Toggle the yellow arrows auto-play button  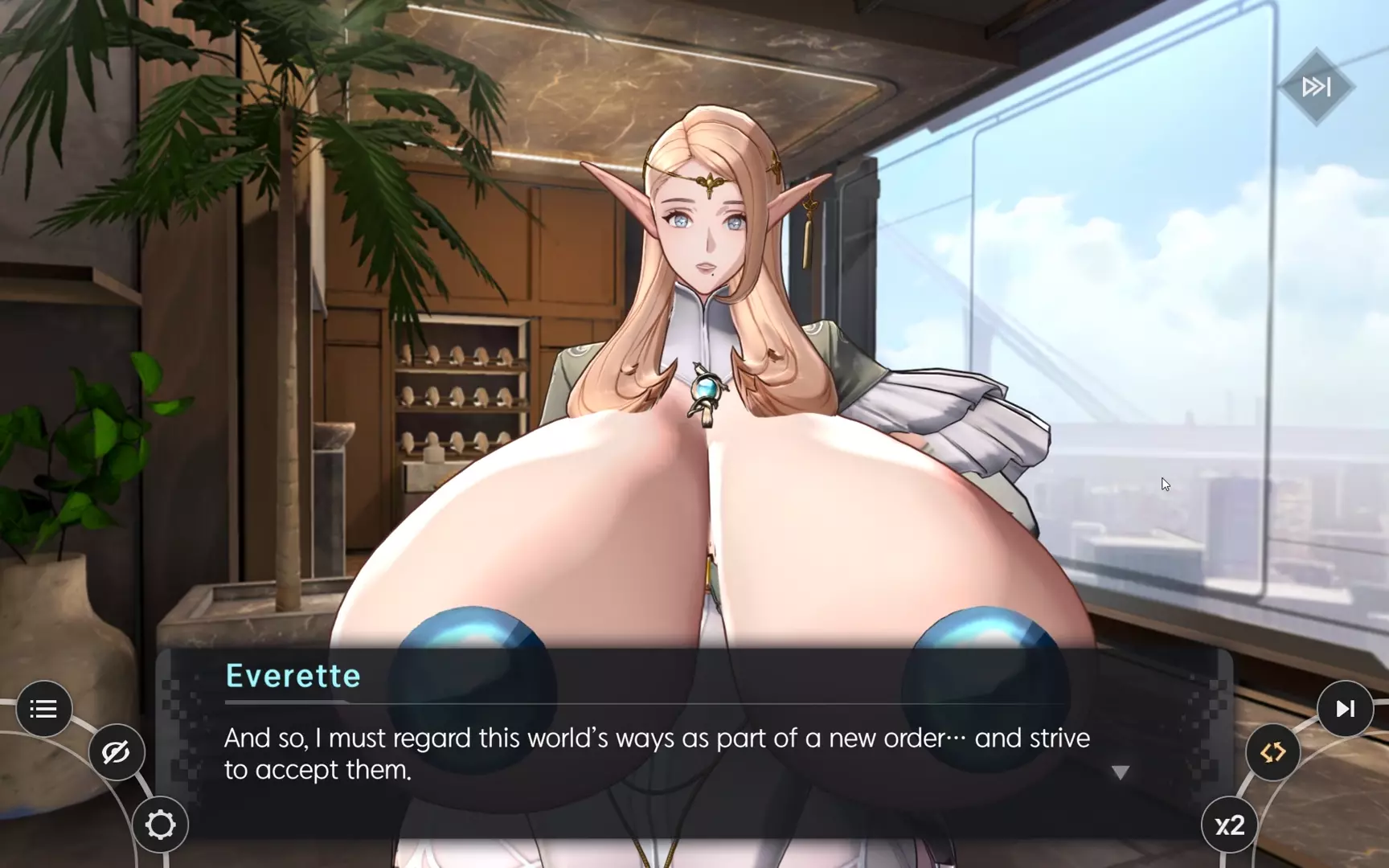pyautogui.click(x=1272, y=752)
